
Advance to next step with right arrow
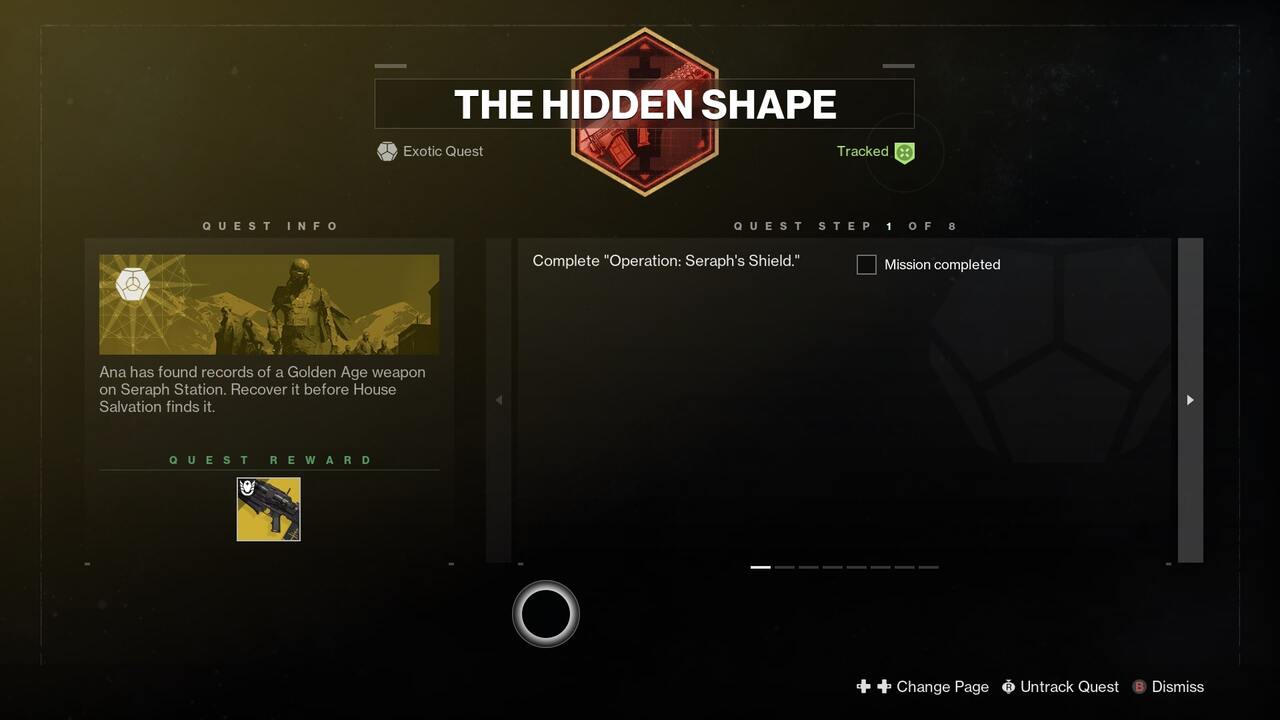click(1190, 399)
